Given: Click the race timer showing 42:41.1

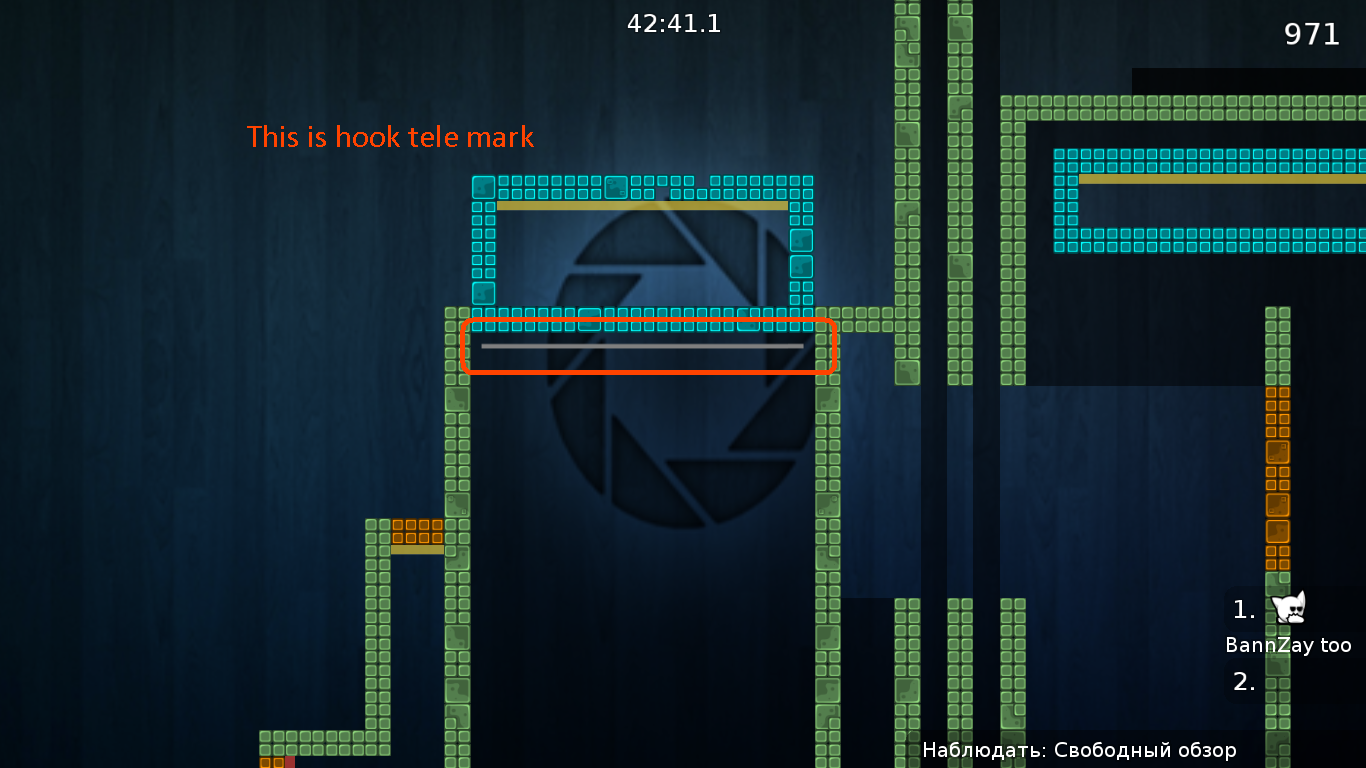Looking at the screenshot, I should tap(673, 24).
